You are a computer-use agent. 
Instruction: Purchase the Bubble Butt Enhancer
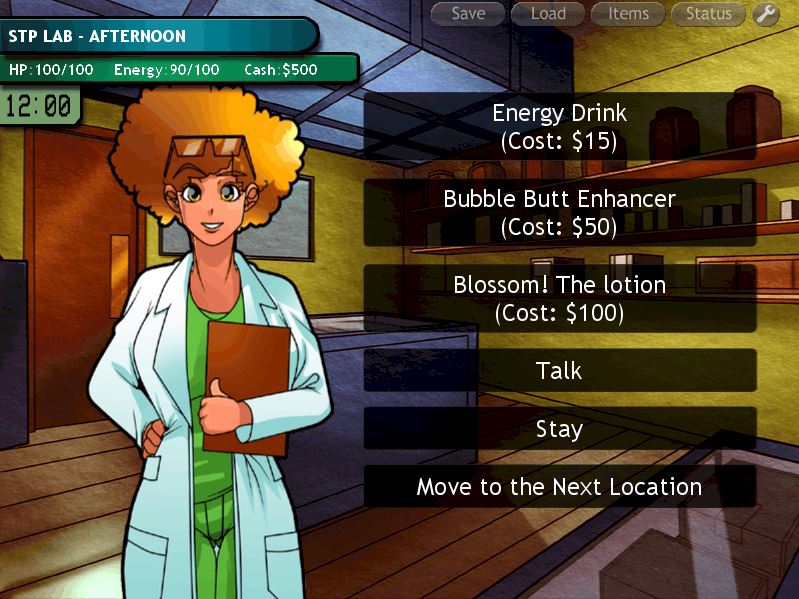[559, 212]
